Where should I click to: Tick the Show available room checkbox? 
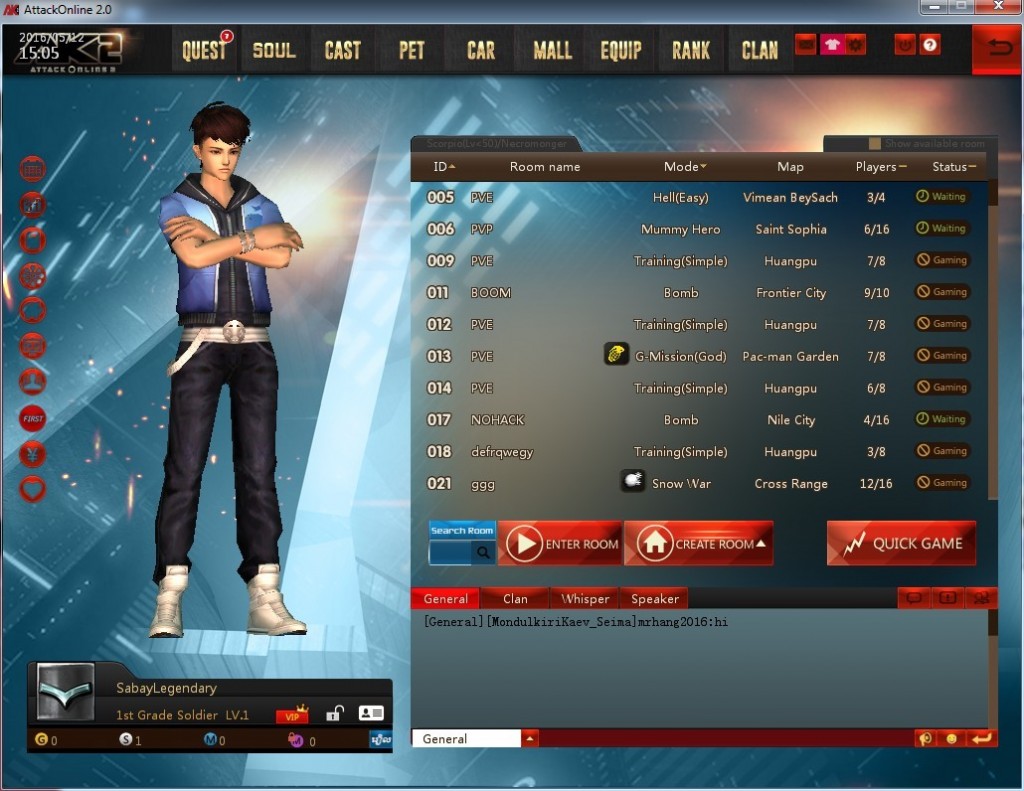[875, 144]
